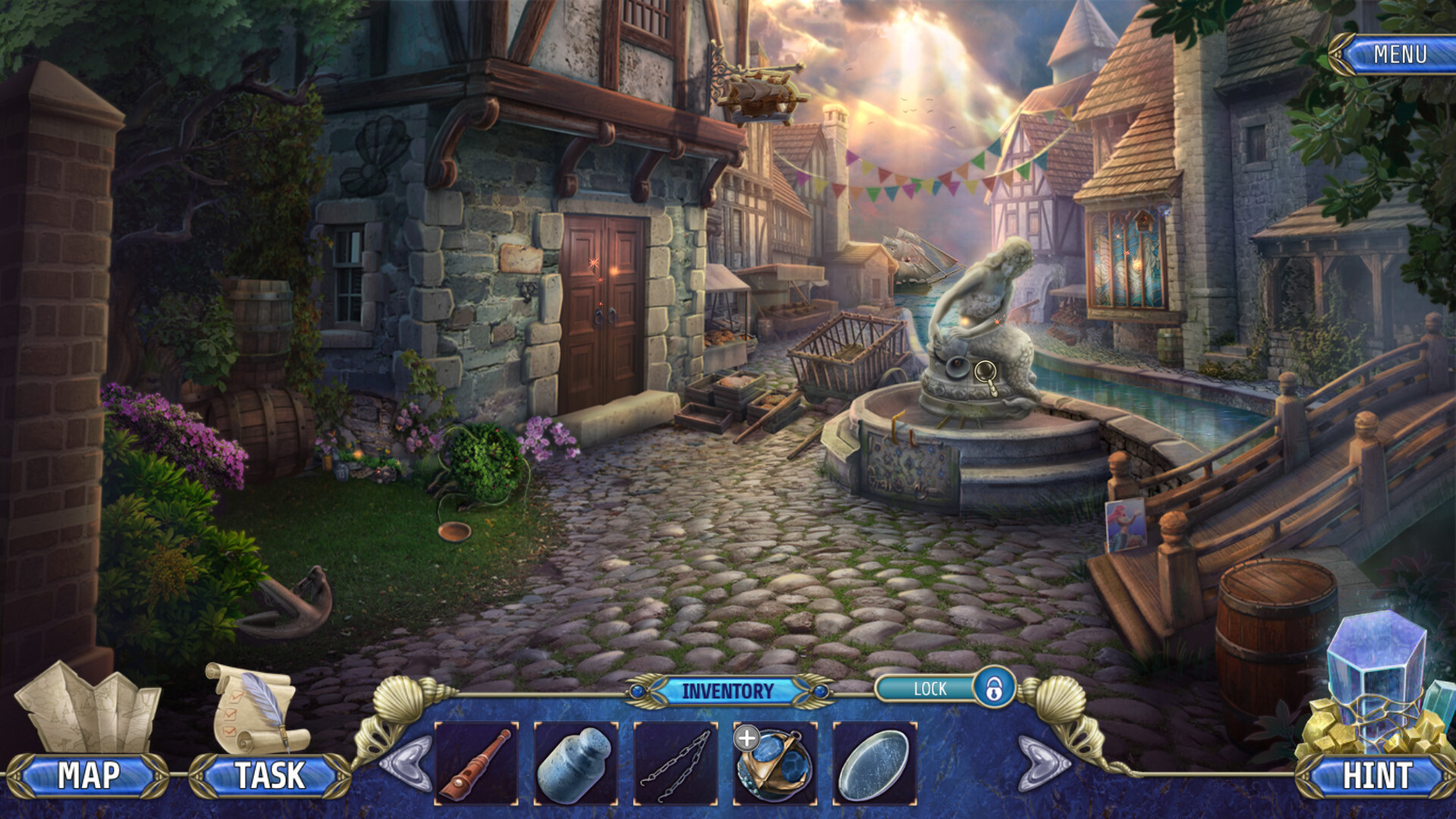Open the MENU in the top right
This screenshot has width=1456, height=819.
click(1401, 54)
